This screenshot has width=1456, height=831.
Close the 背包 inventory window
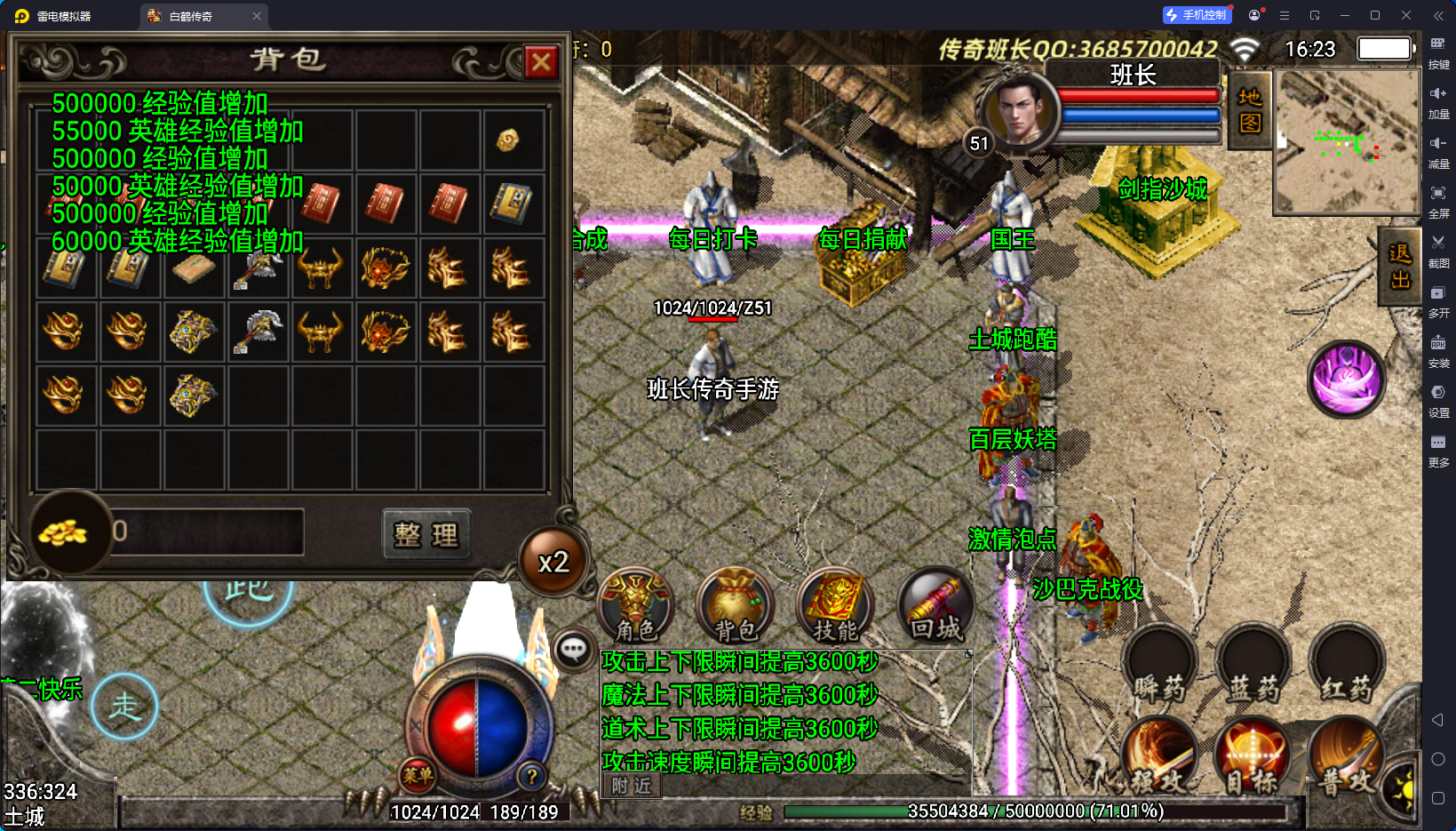[541, 62]
